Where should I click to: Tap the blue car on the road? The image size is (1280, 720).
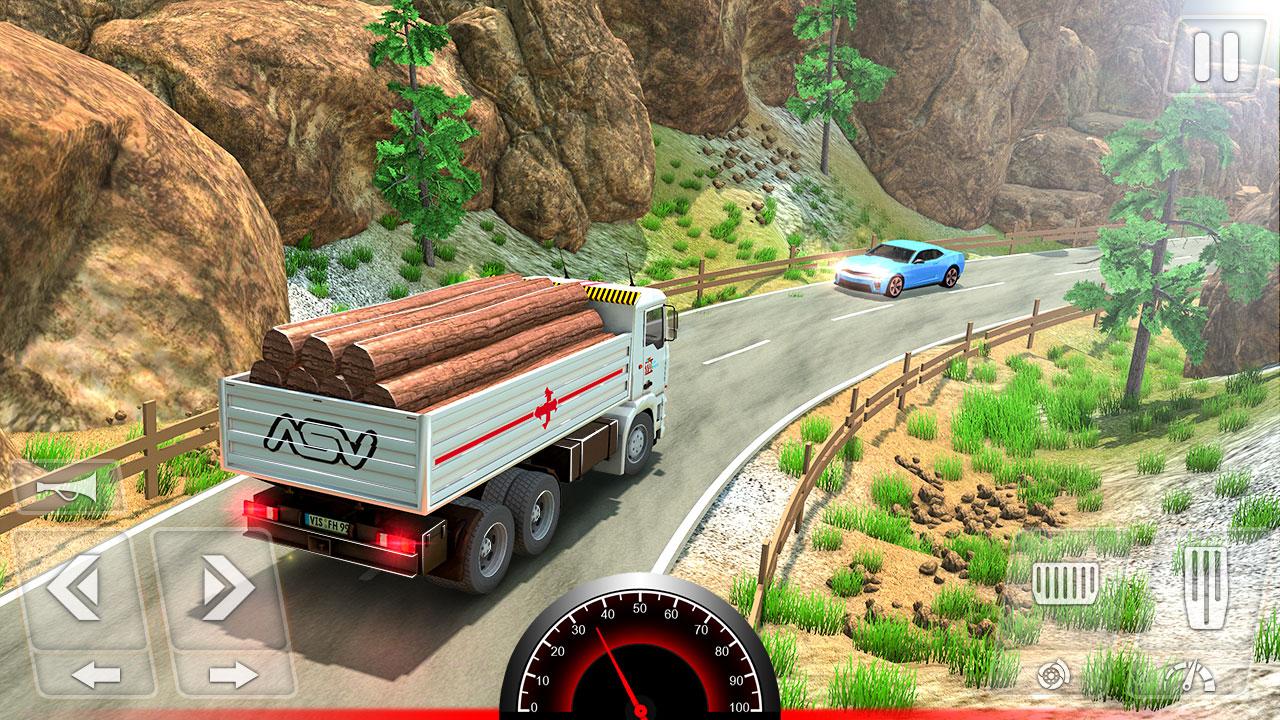pos(898,269)
